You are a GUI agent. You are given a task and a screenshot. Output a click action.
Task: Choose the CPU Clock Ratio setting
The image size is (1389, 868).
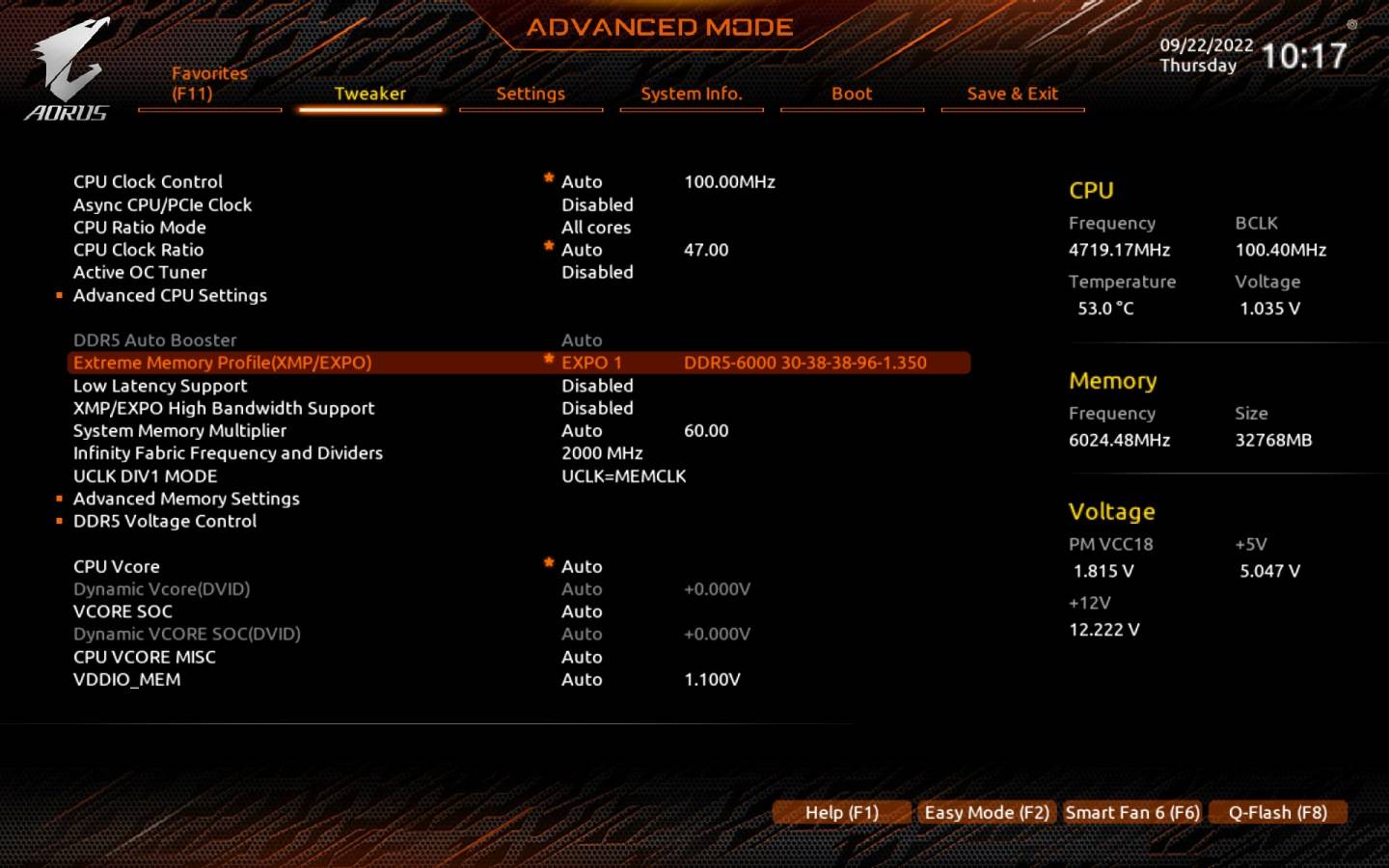[x=139, y=250]
